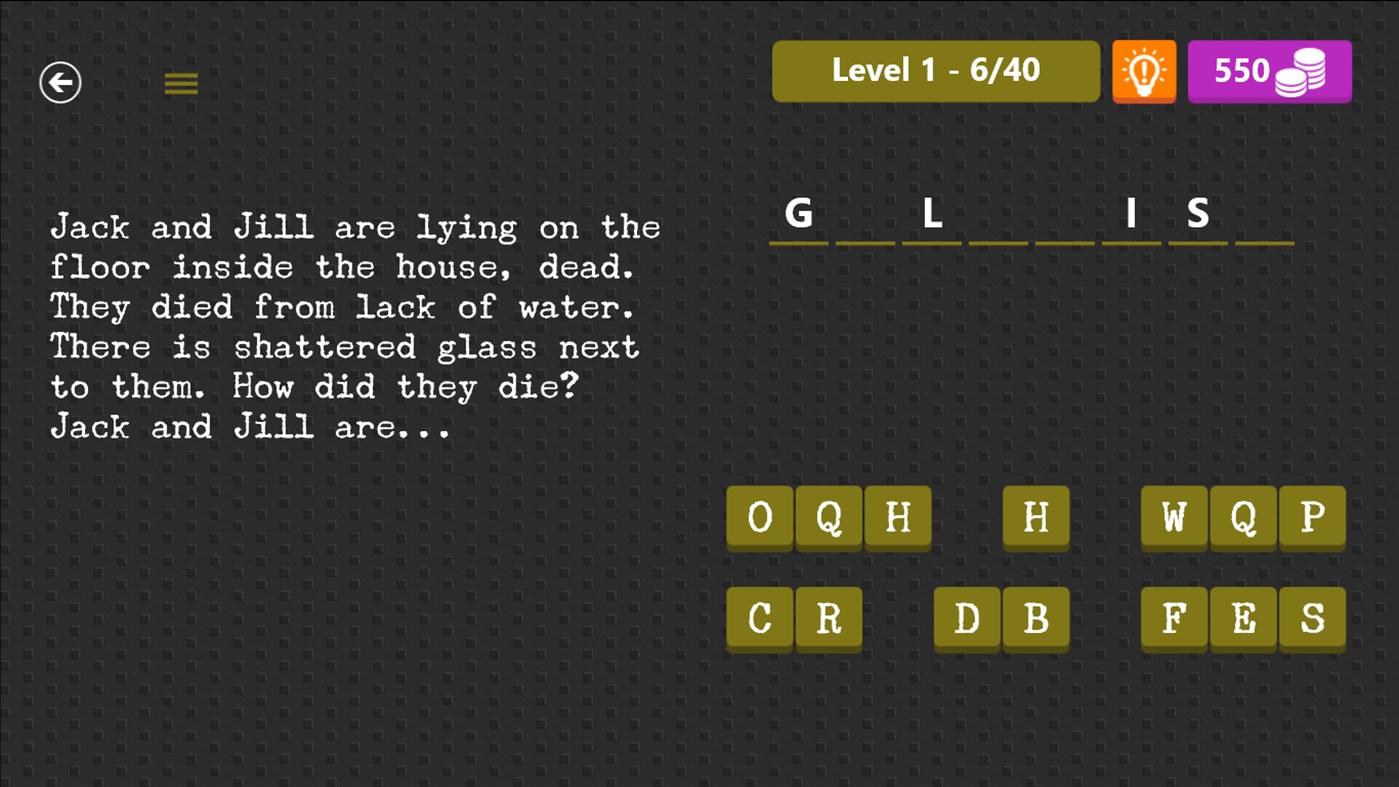Select the letter O tile

coord(760,518)
